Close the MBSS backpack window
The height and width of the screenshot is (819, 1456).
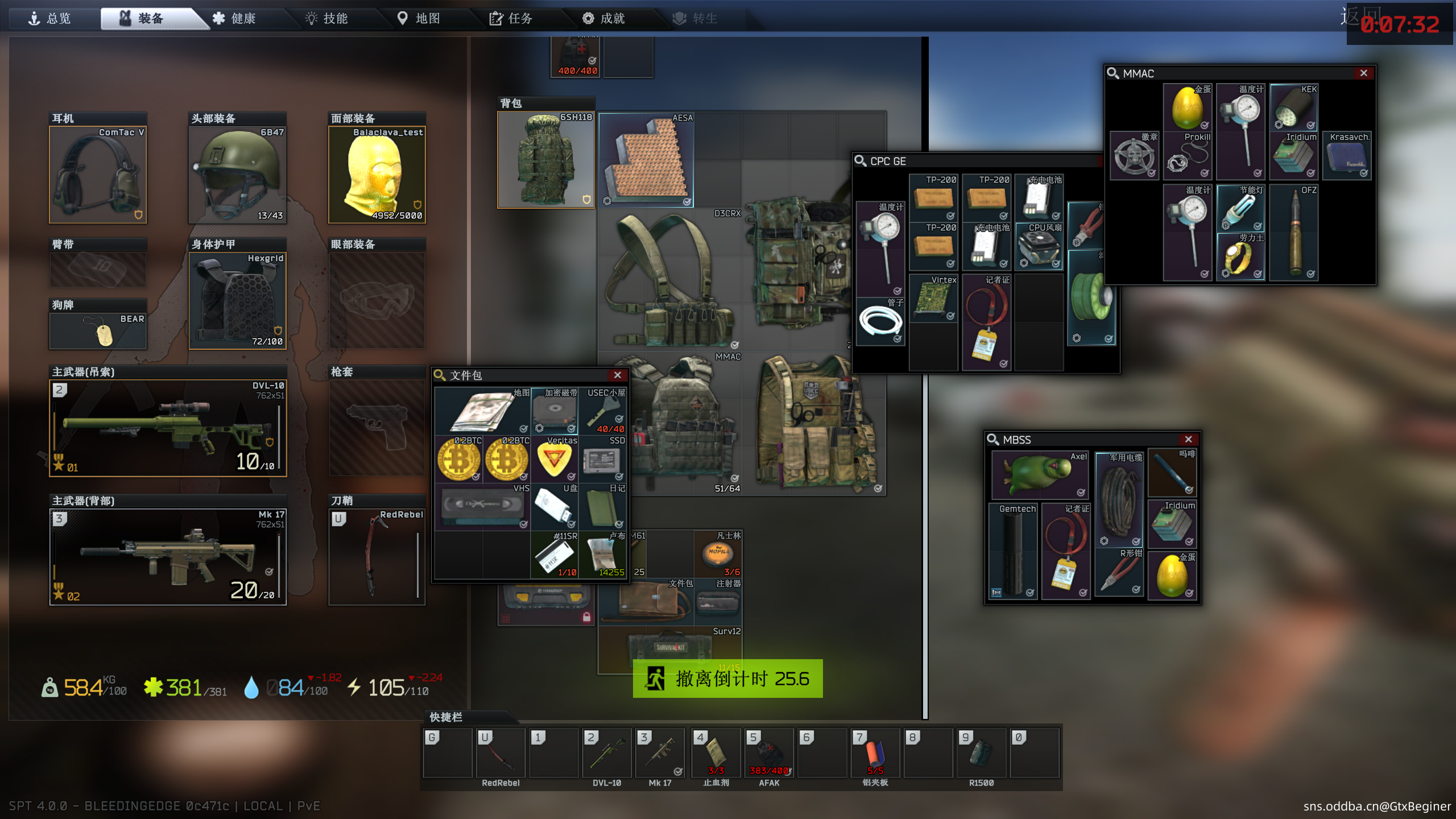click(x=1188, y=440)
